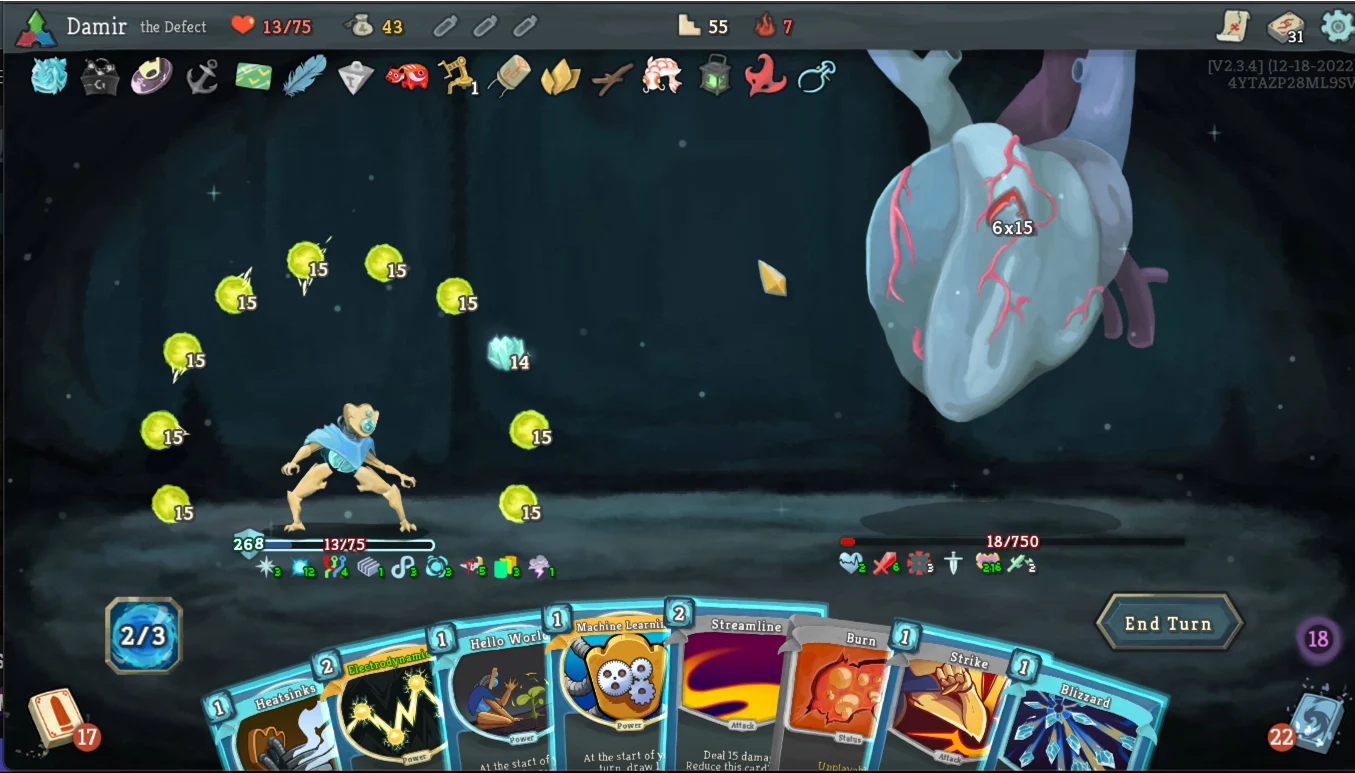1355x773 pixels.
Task: Click the energy orb showing 2/3
Action: 143,634
